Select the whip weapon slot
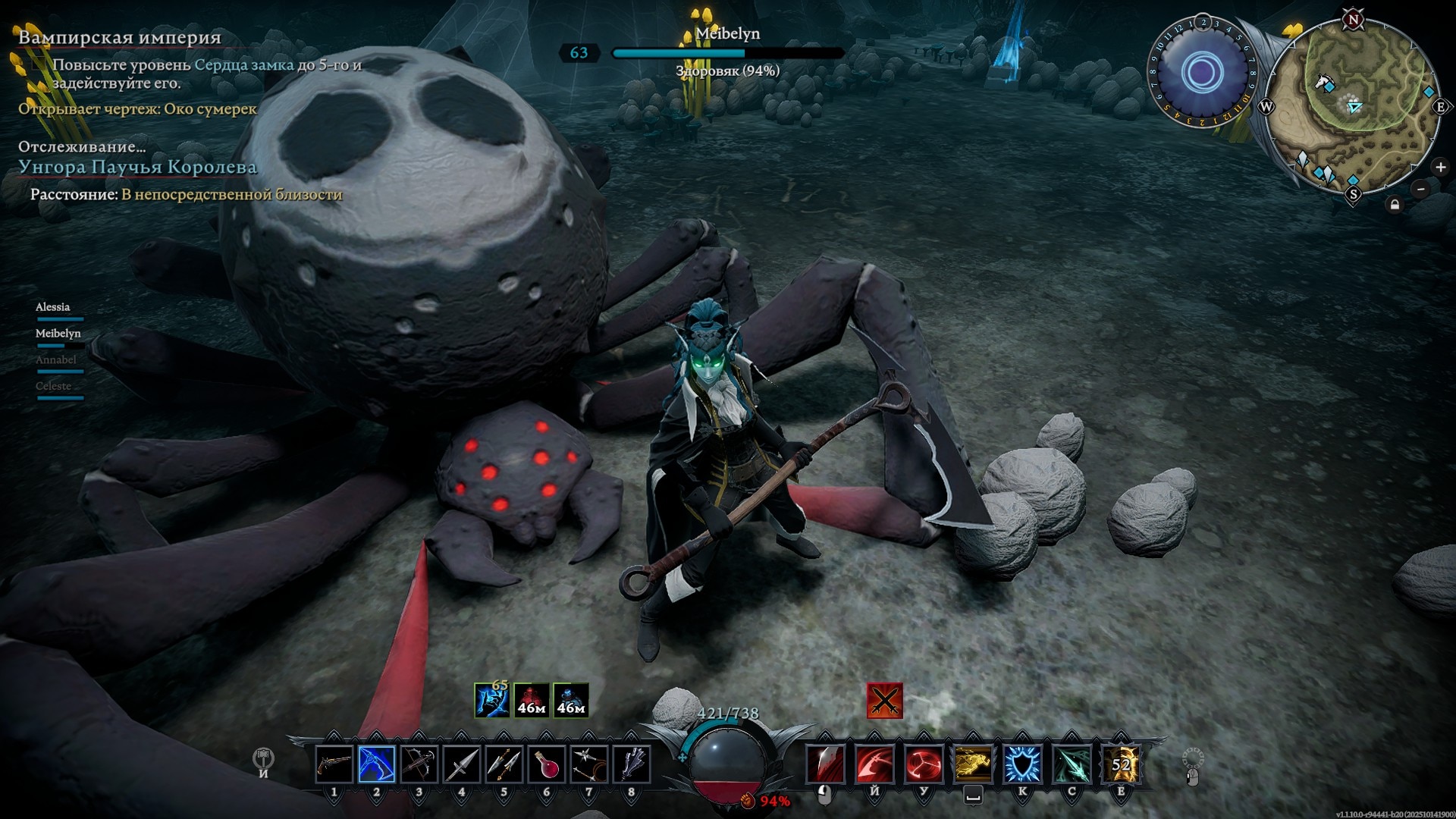This screenshot has height=819, width=1456. point(589,764)
